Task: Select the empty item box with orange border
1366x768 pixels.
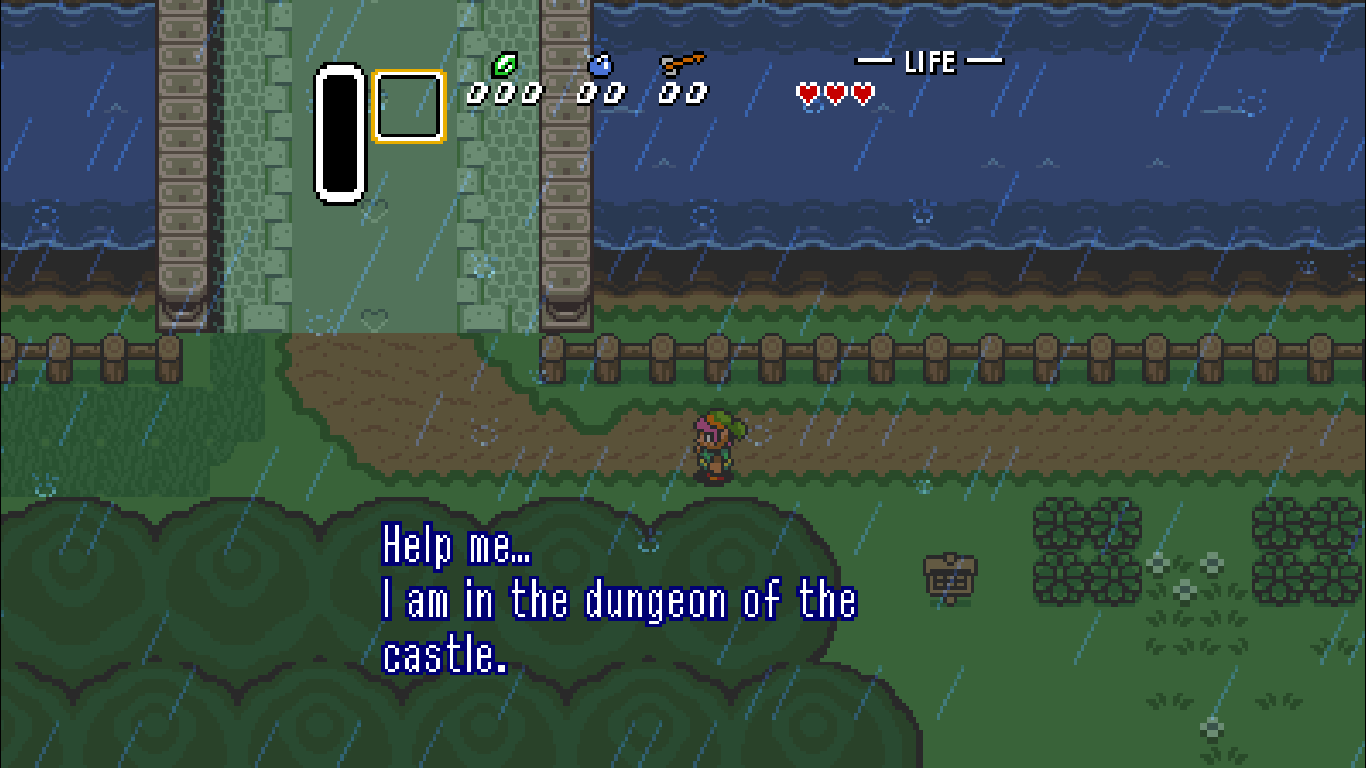Action: click(x=409, y=104)
